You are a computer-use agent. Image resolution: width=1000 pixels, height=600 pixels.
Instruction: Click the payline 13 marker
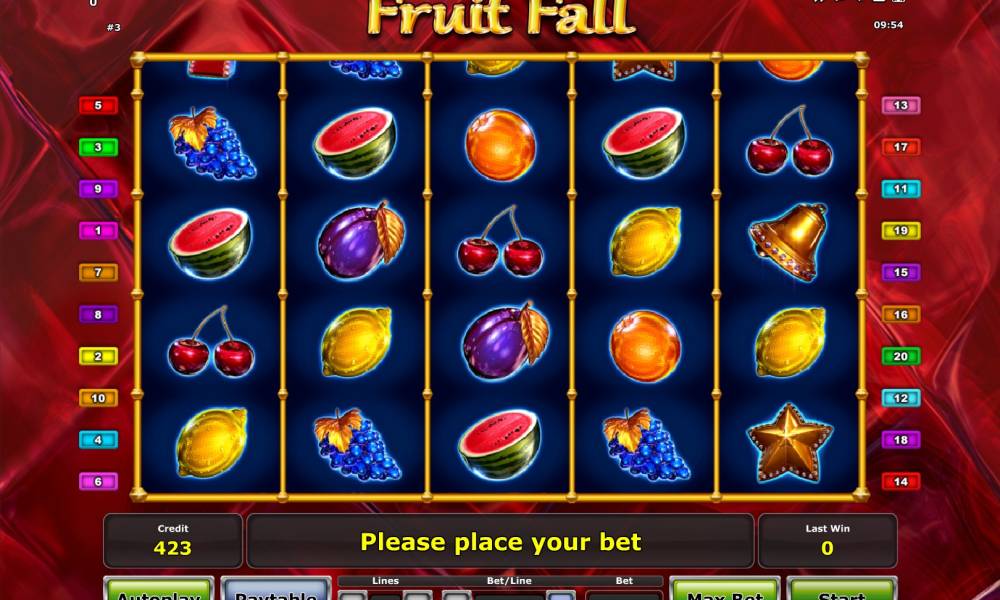click(x=901, y=105)
